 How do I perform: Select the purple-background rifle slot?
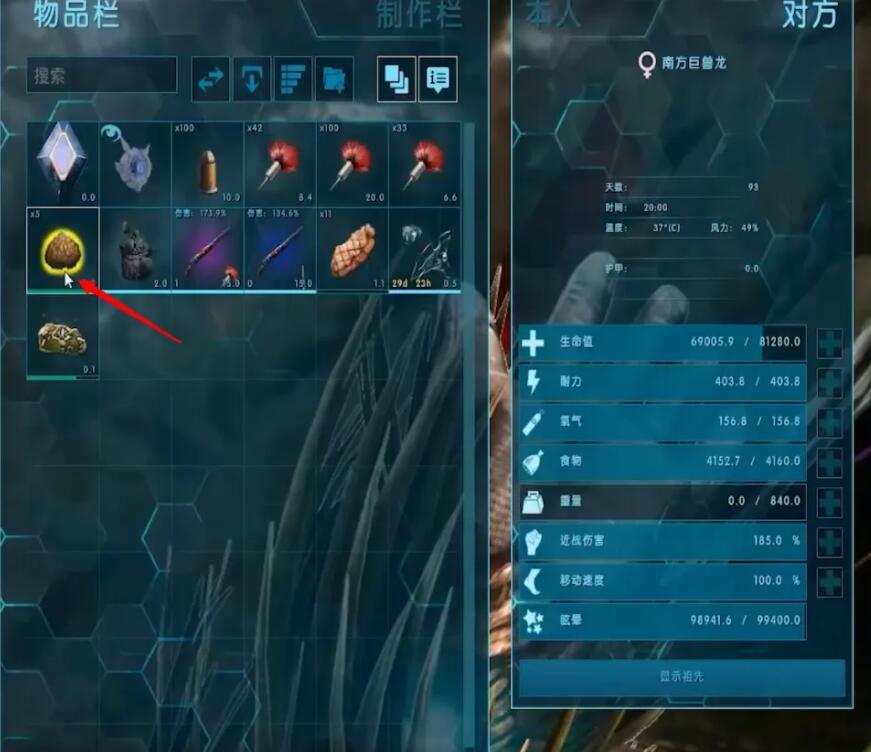pyautogui.click(x=208, y=250)
